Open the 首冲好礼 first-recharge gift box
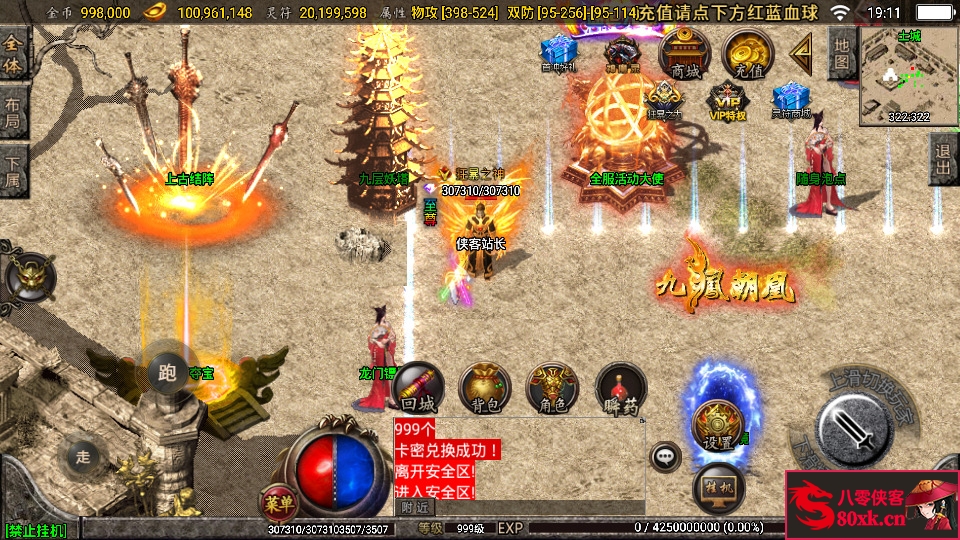Image resolution: width=960 pixels, height=540 pixels. click(x=558, y=53)
